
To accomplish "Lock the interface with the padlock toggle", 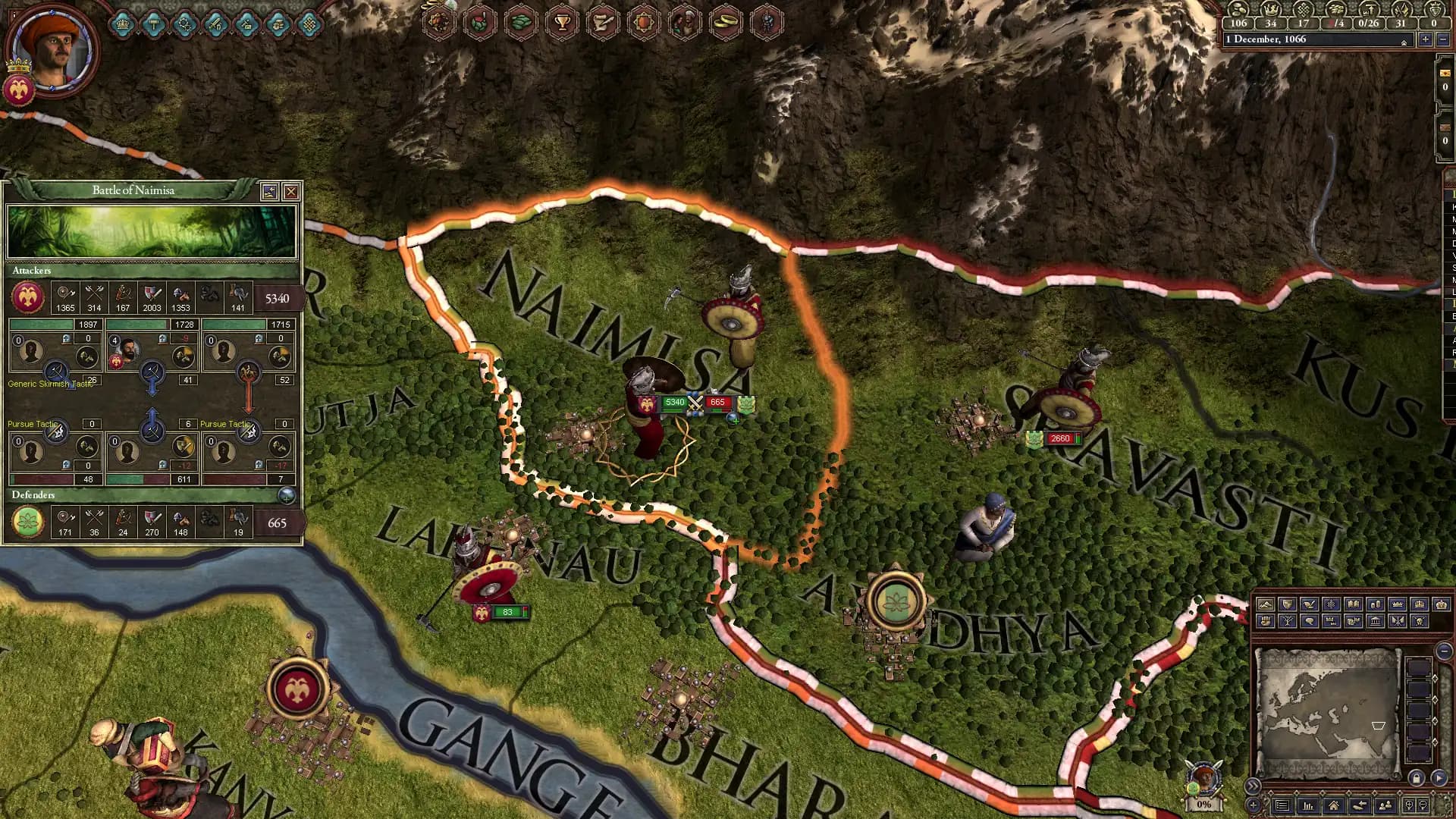I will click(1417, 778).
